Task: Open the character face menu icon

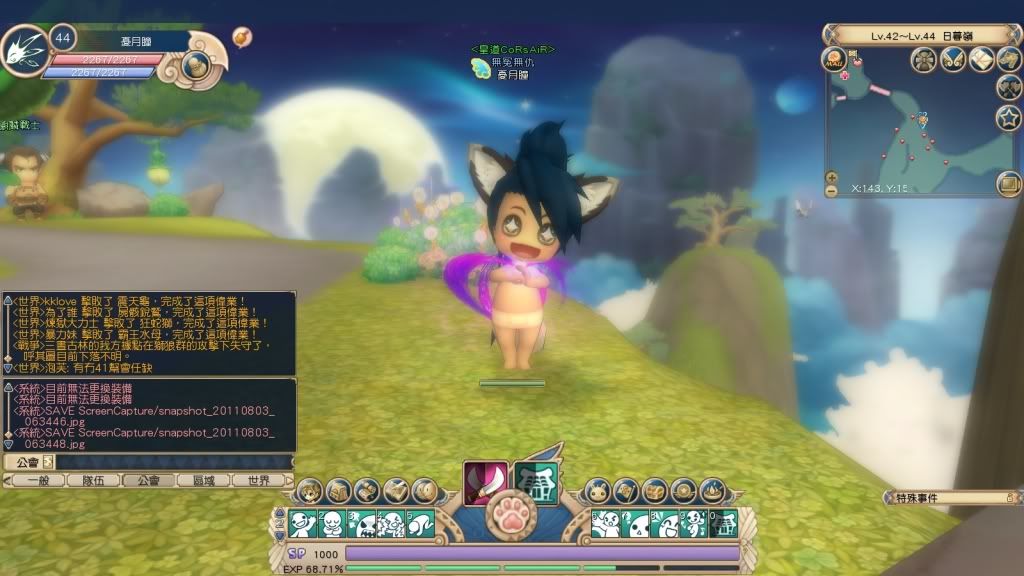Action: click(309, 491)
